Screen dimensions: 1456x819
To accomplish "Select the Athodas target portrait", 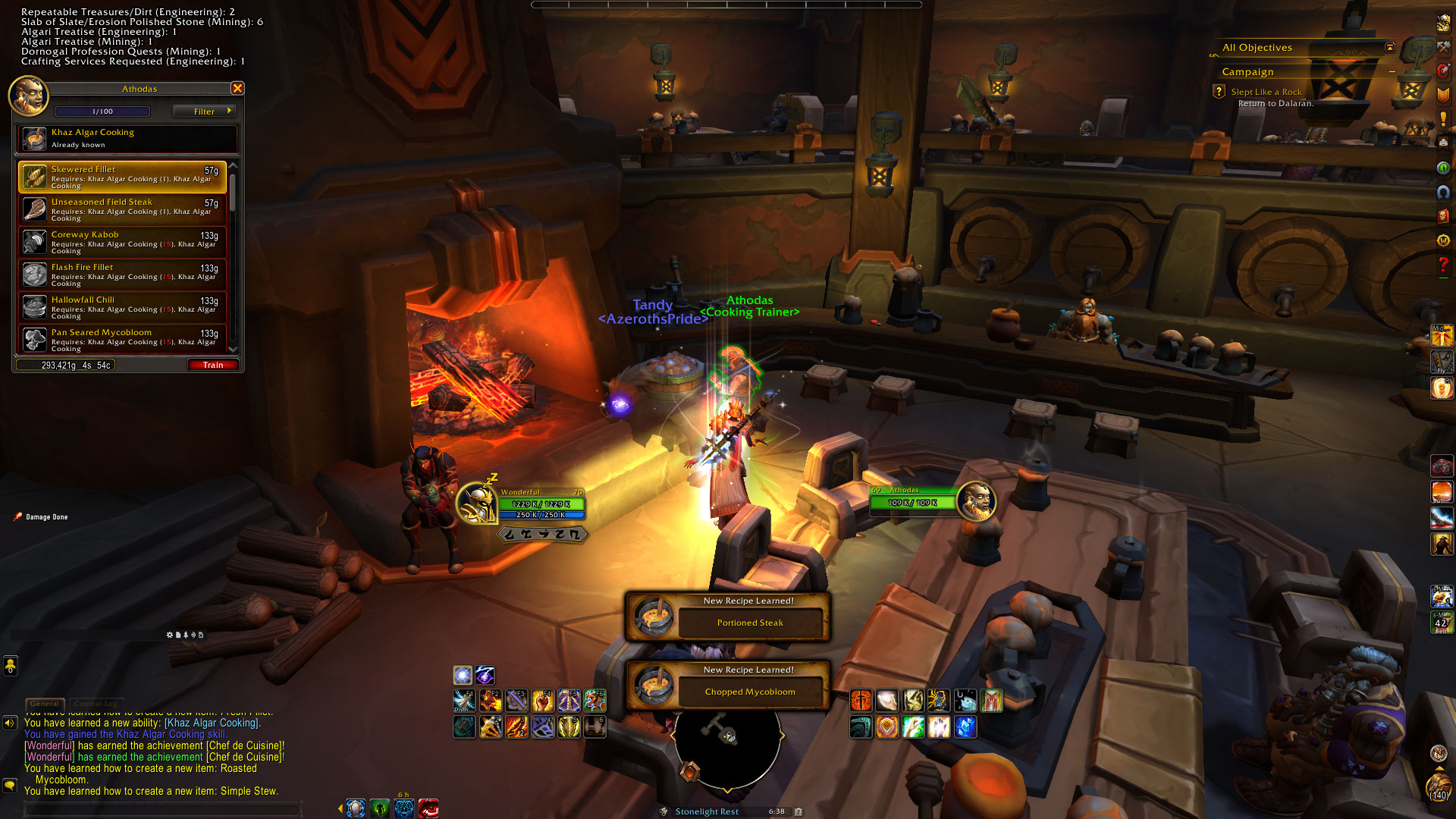I will click(x=976, y=501).
